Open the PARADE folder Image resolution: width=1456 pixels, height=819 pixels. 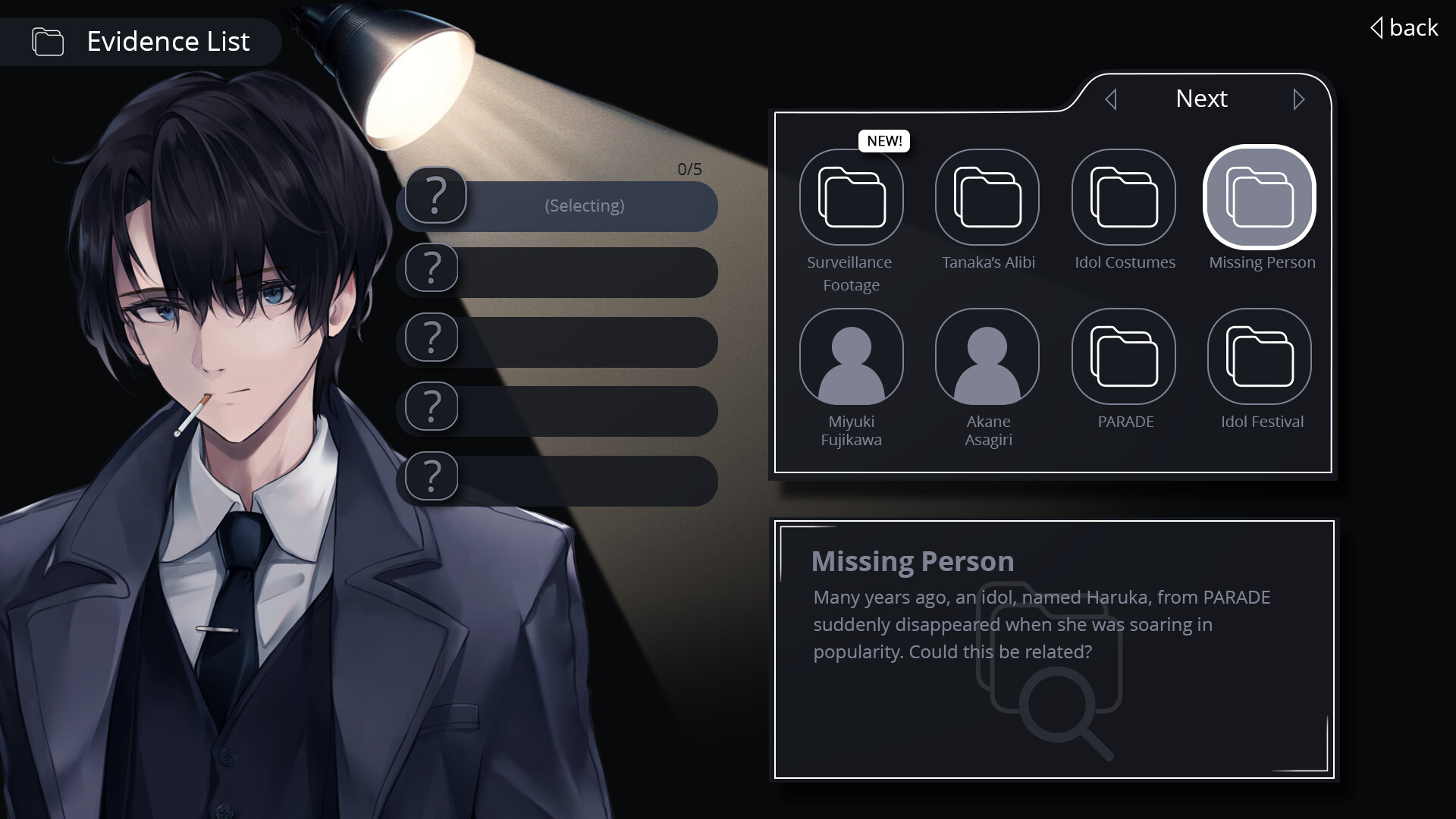point(1124,356)
